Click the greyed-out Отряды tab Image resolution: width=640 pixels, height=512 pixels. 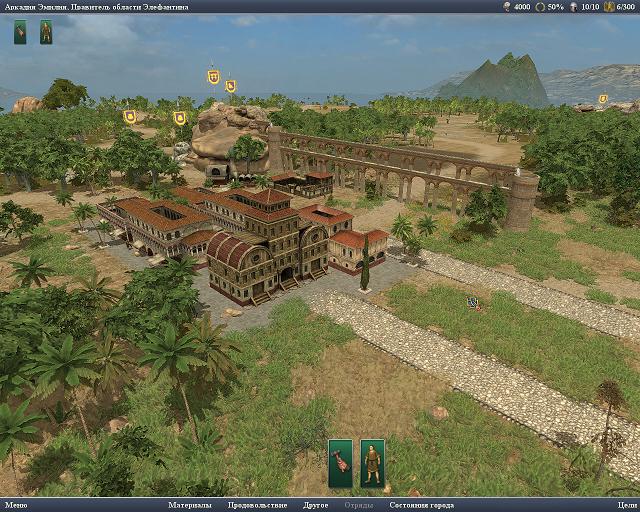click(359, 505)
